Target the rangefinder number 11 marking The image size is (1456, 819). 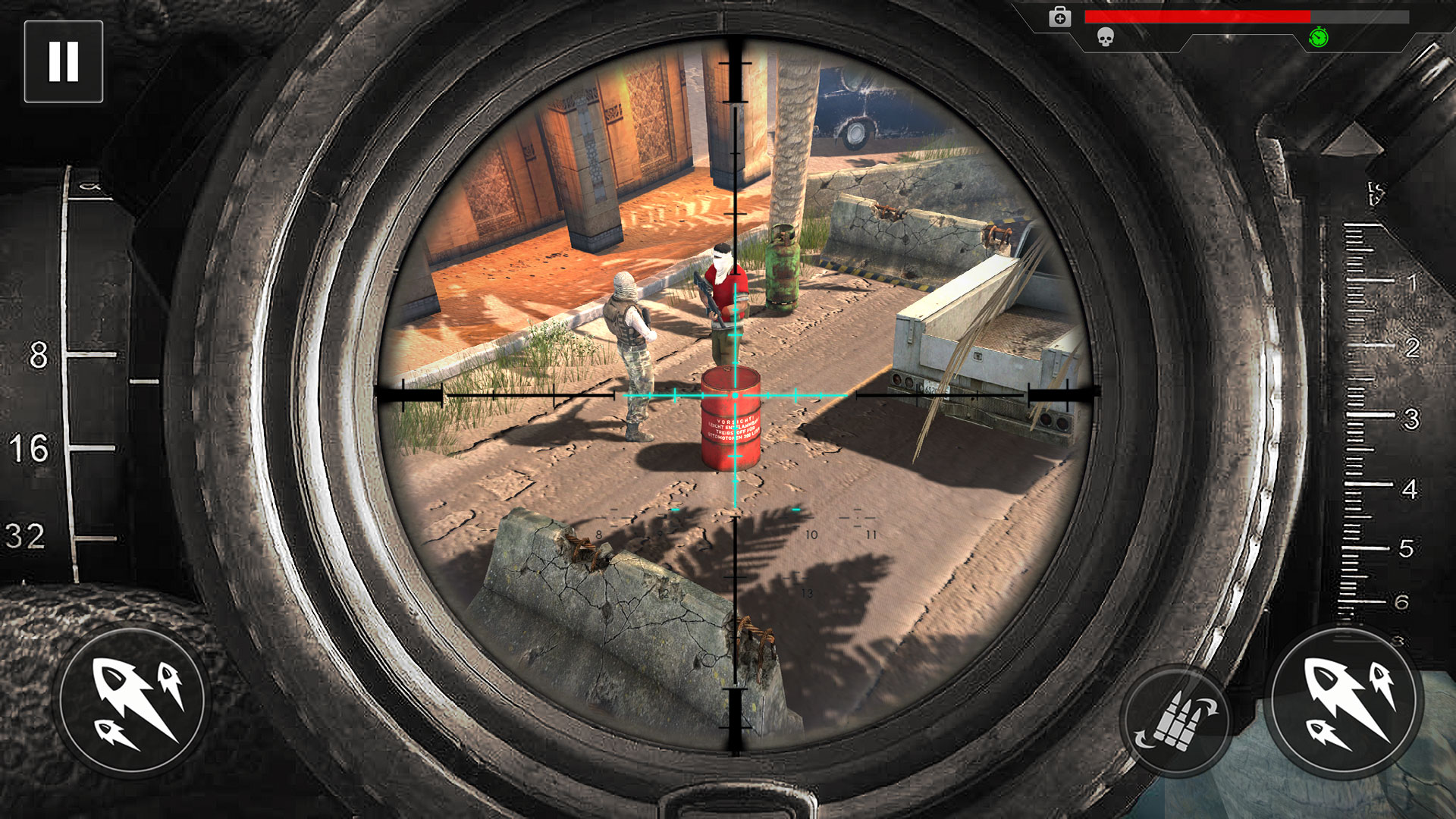(869, 533)
